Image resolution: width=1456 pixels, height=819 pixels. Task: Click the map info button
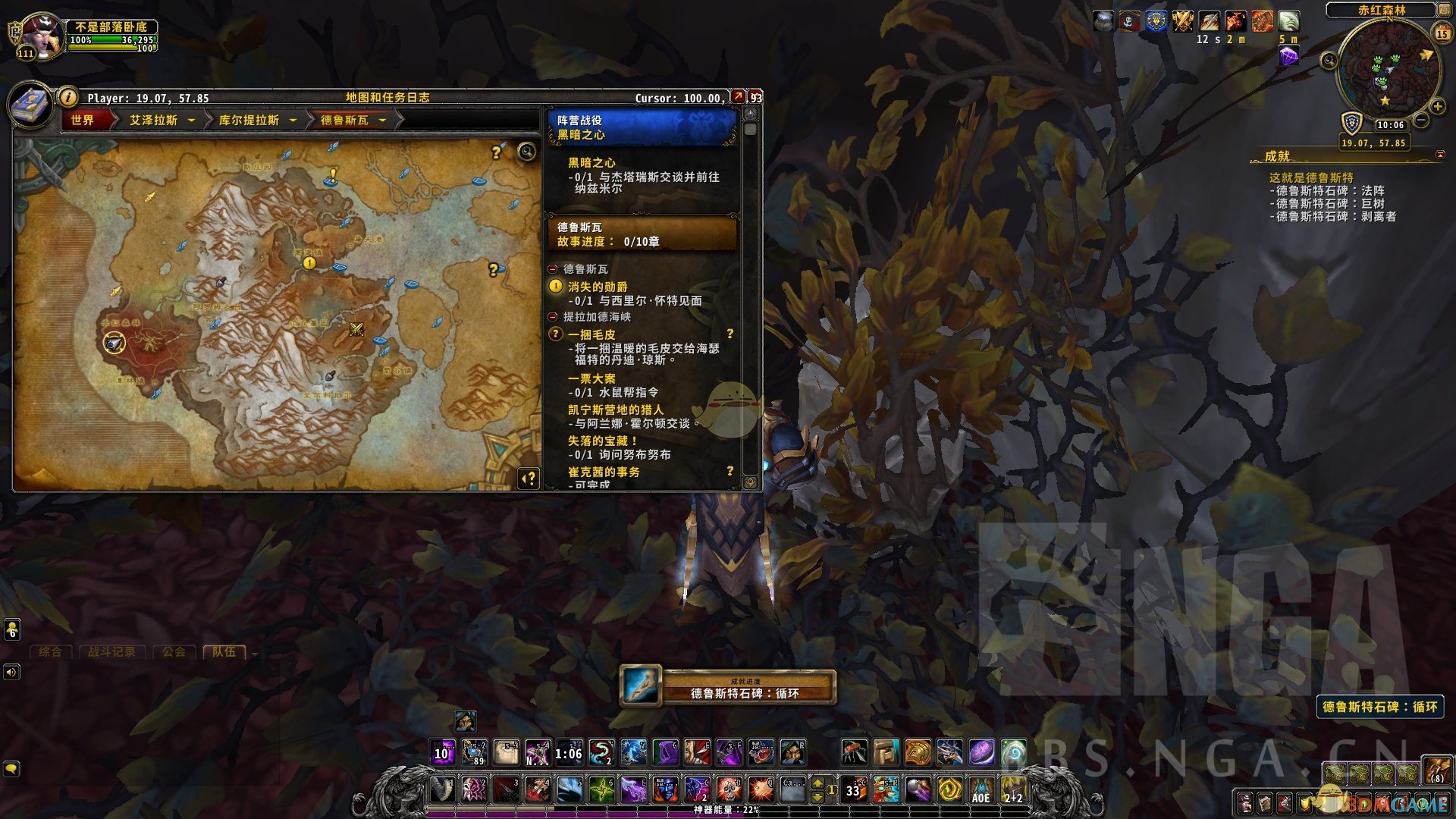[x=68, y=97]
